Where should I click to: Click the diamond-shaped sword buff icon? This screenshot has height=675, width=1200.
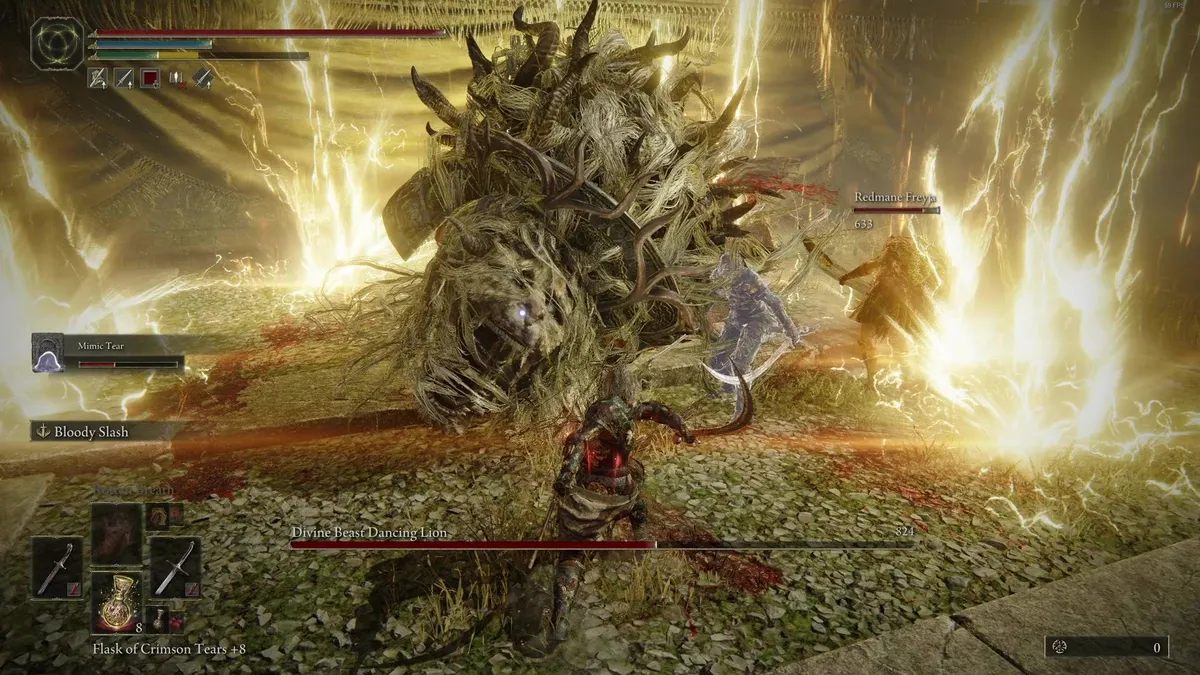click(203, 77)
